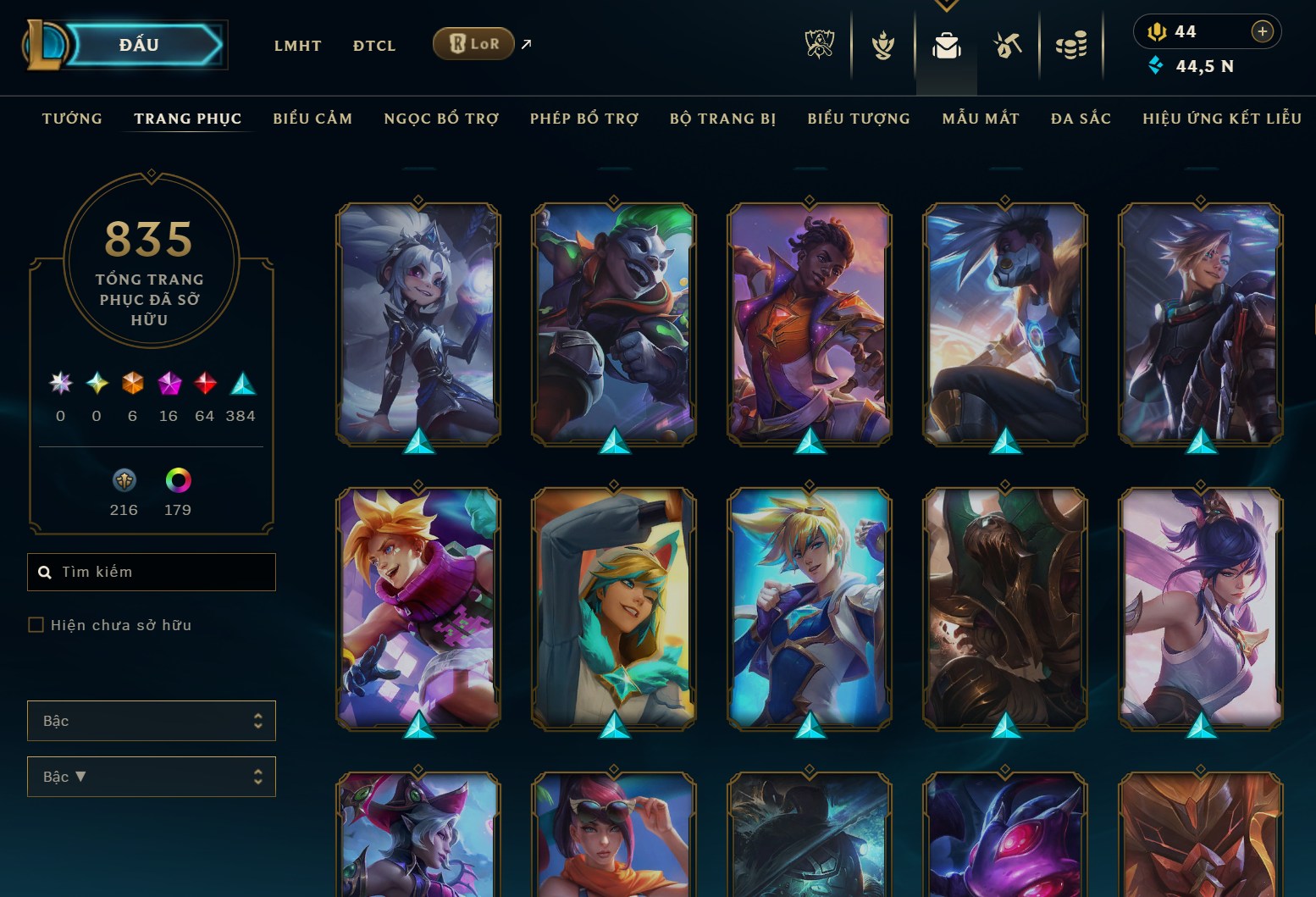Click the ranked crest icon in top navigation
The image size is (1316, 897).
882,46
